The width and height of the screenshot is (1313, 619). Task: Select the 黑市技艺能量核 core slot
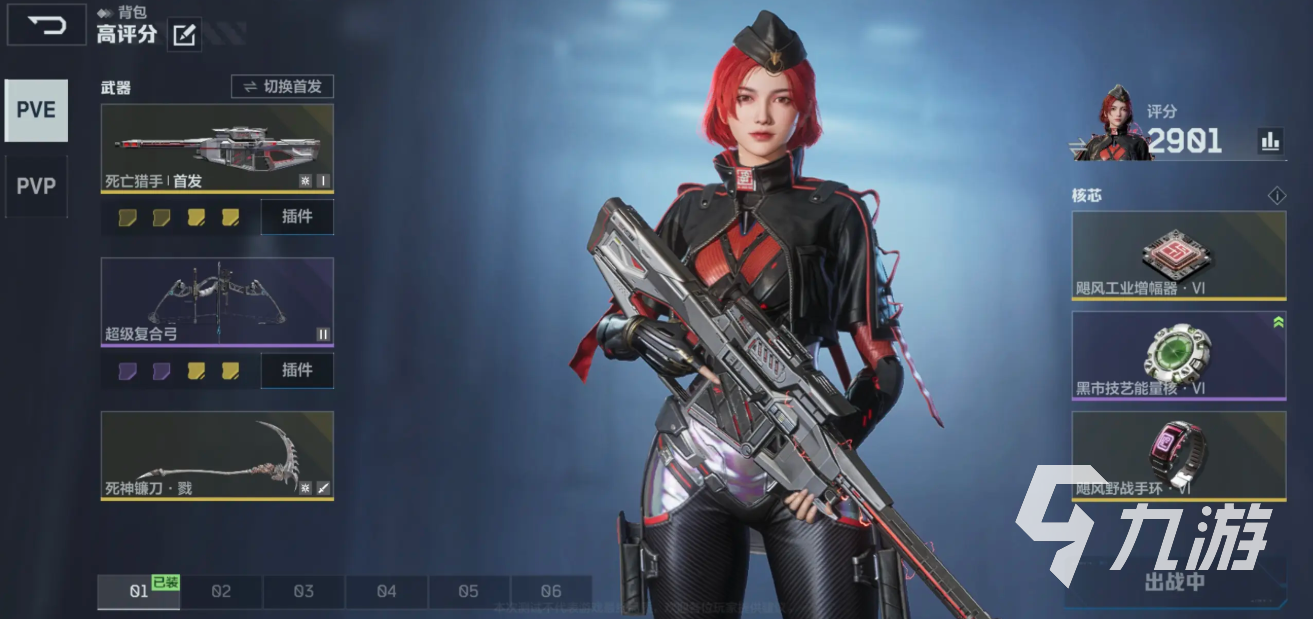(1179, 355)
